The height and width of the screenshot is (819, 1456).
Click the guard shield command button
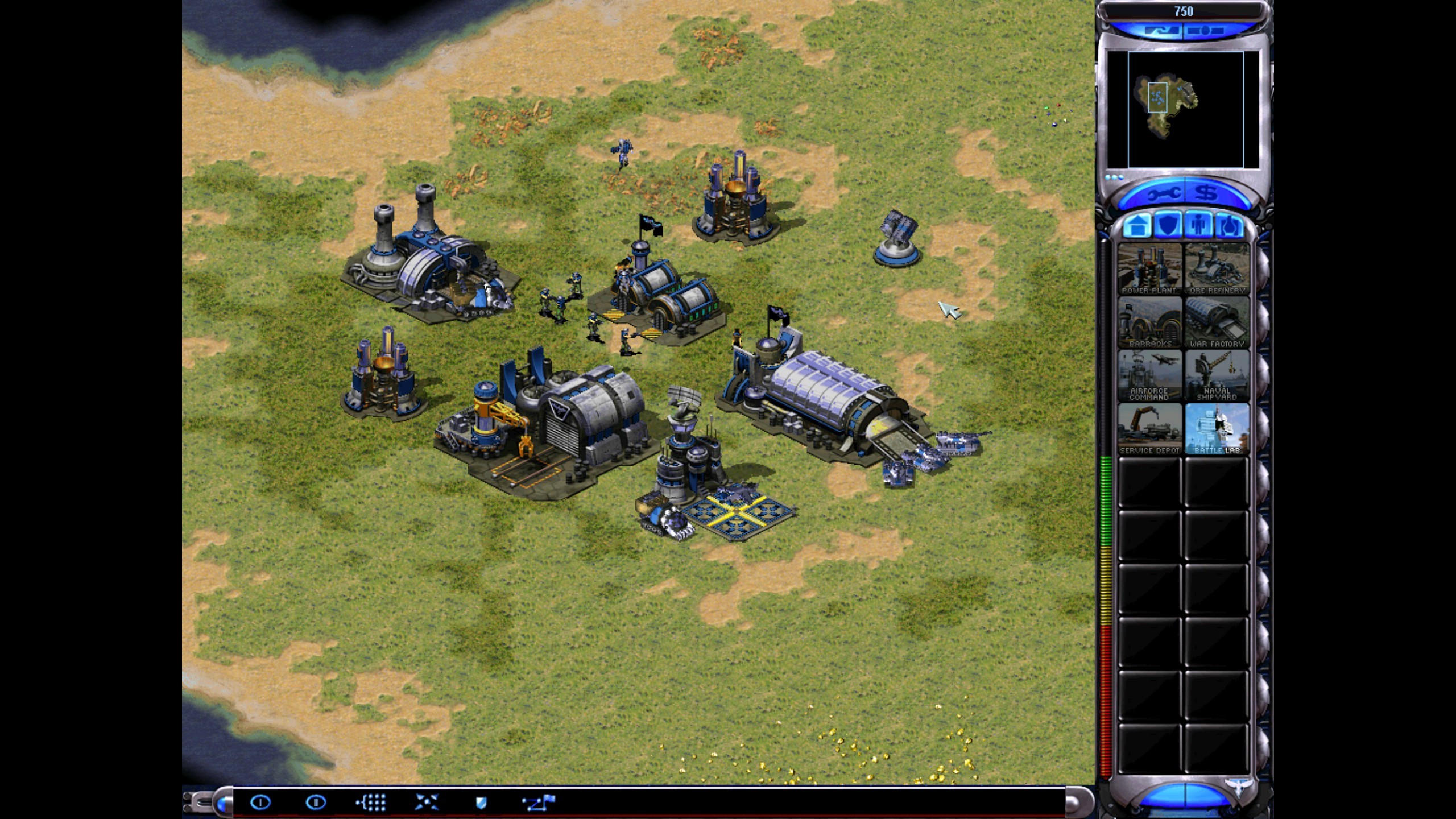coord(481,803)
